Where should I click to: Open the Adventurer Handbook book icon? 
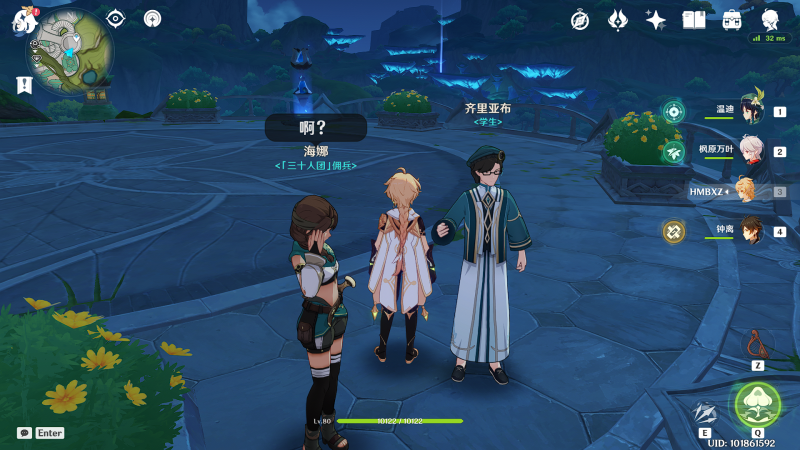(x=694, y=20)
